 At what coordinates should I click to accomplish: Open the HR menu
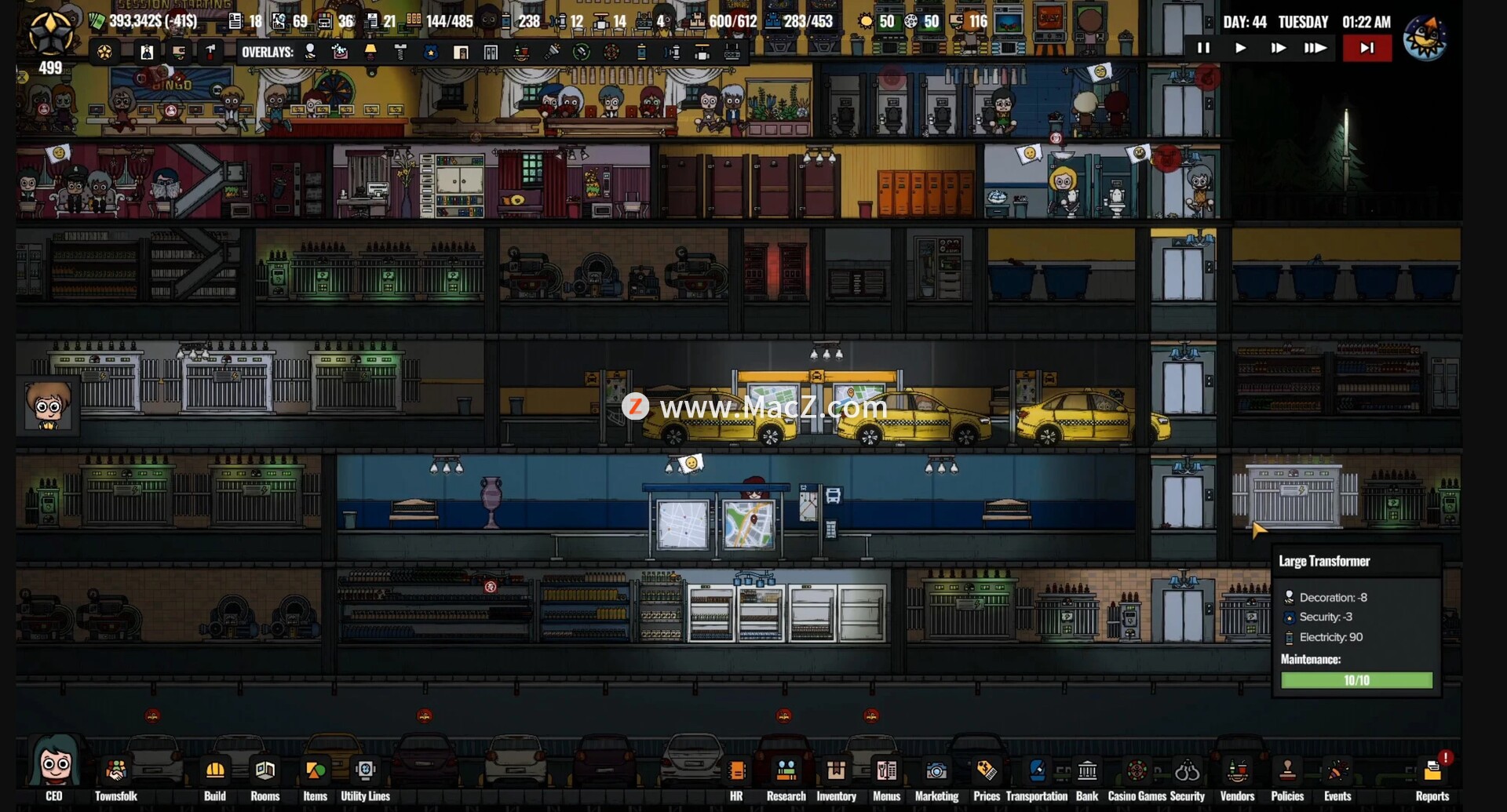pyautogui.click(x=736, y=772)
